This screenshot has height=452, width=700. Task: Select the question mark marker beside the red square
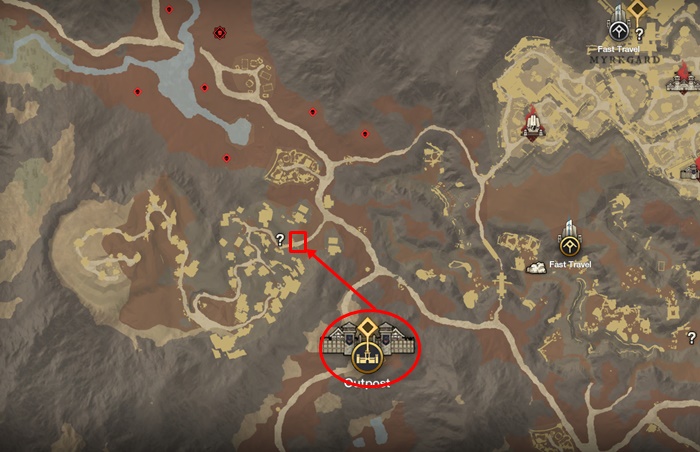click(280, 239)
